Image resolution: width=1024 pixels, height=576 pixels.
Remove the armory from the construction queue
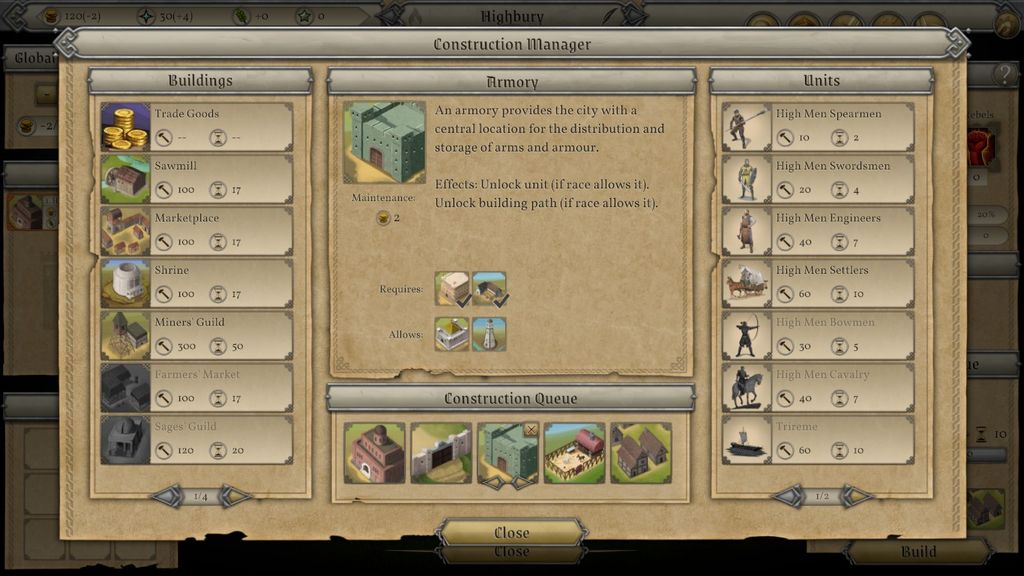(x=531, y=430)
